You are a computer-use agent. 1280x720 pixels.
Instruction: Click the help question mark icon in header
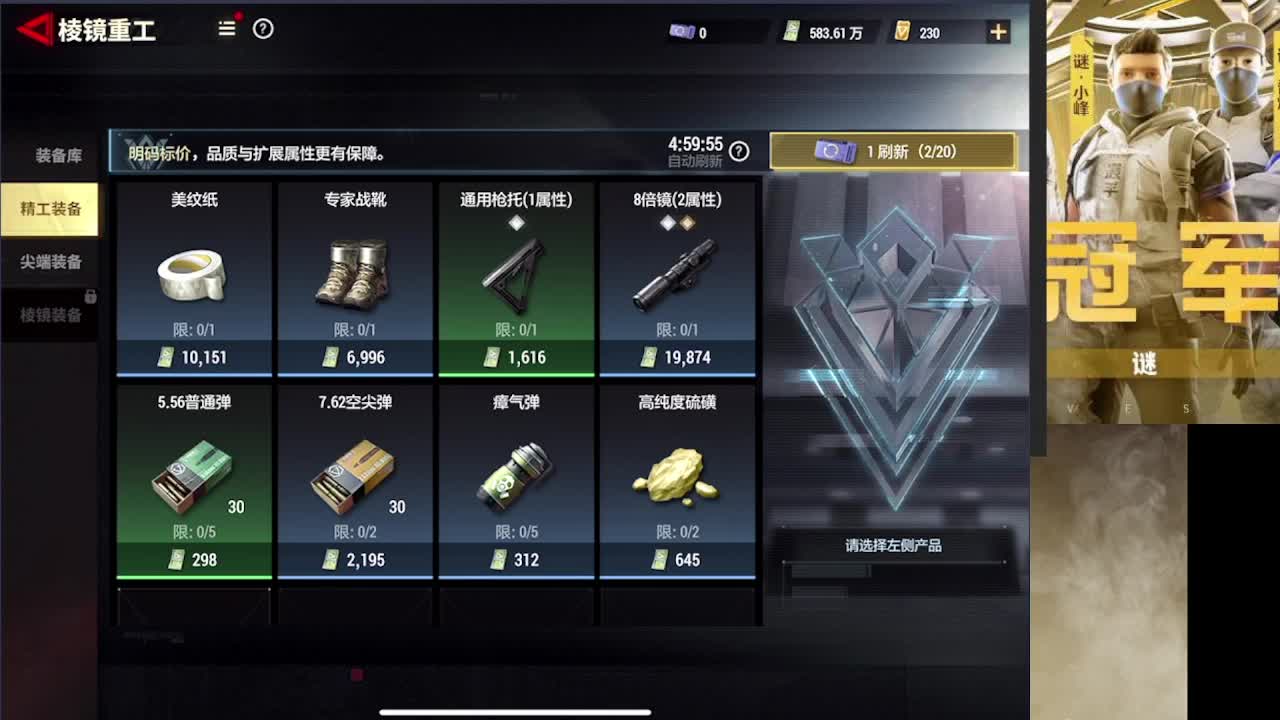pos(263,29)
